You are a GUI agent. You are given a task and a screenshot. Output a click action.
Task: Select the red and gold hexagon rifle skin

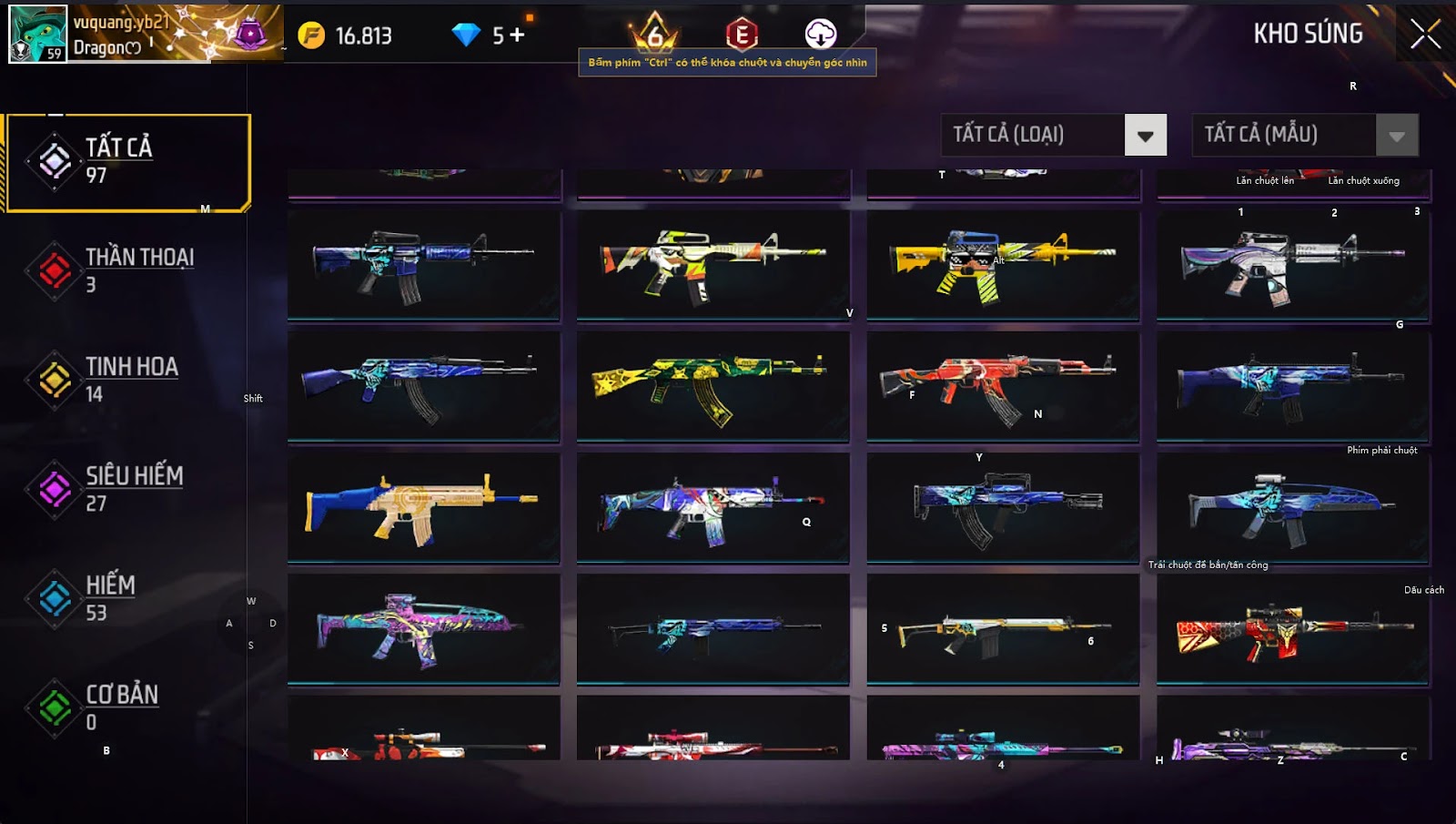pos(1292,628)
